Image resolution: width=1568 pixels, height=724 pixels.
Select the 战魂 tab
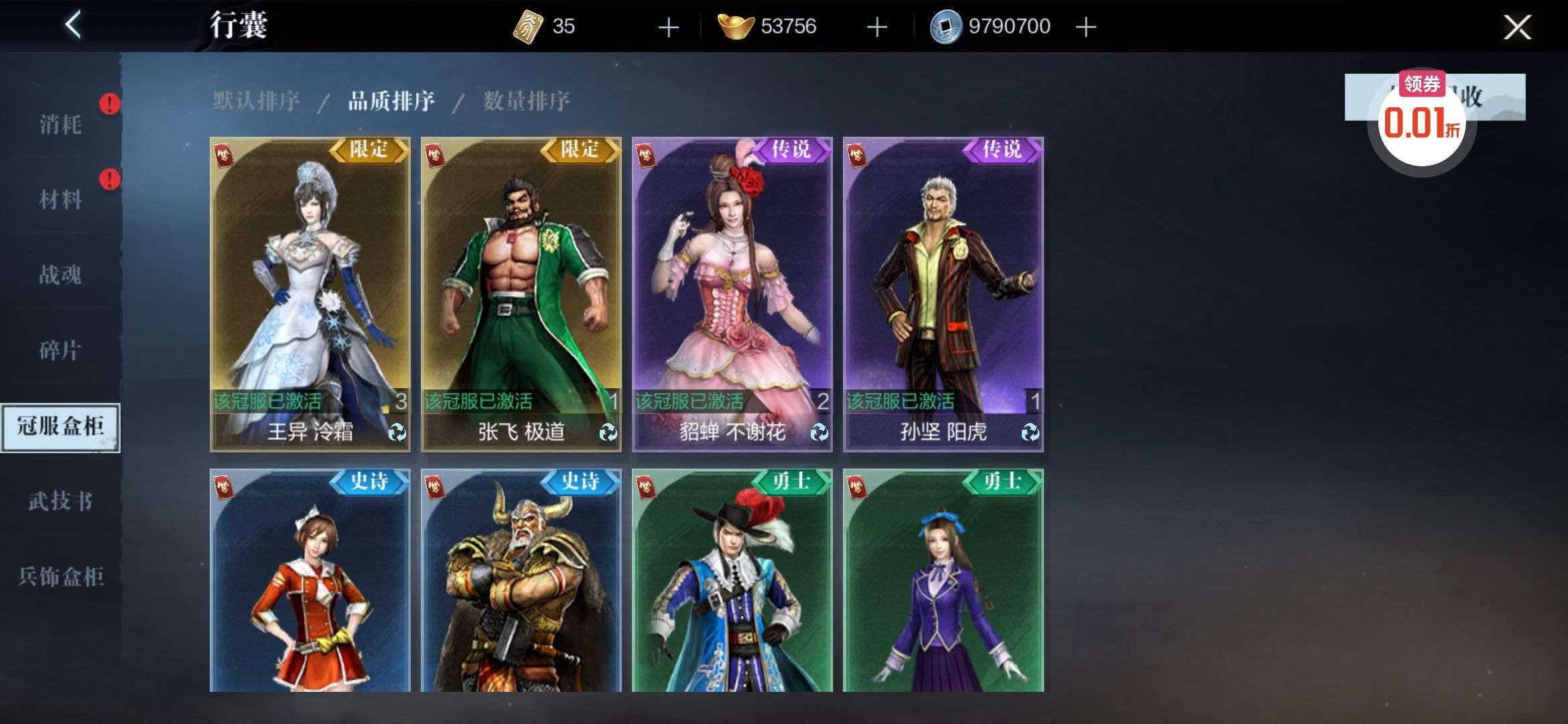point(60,274)
